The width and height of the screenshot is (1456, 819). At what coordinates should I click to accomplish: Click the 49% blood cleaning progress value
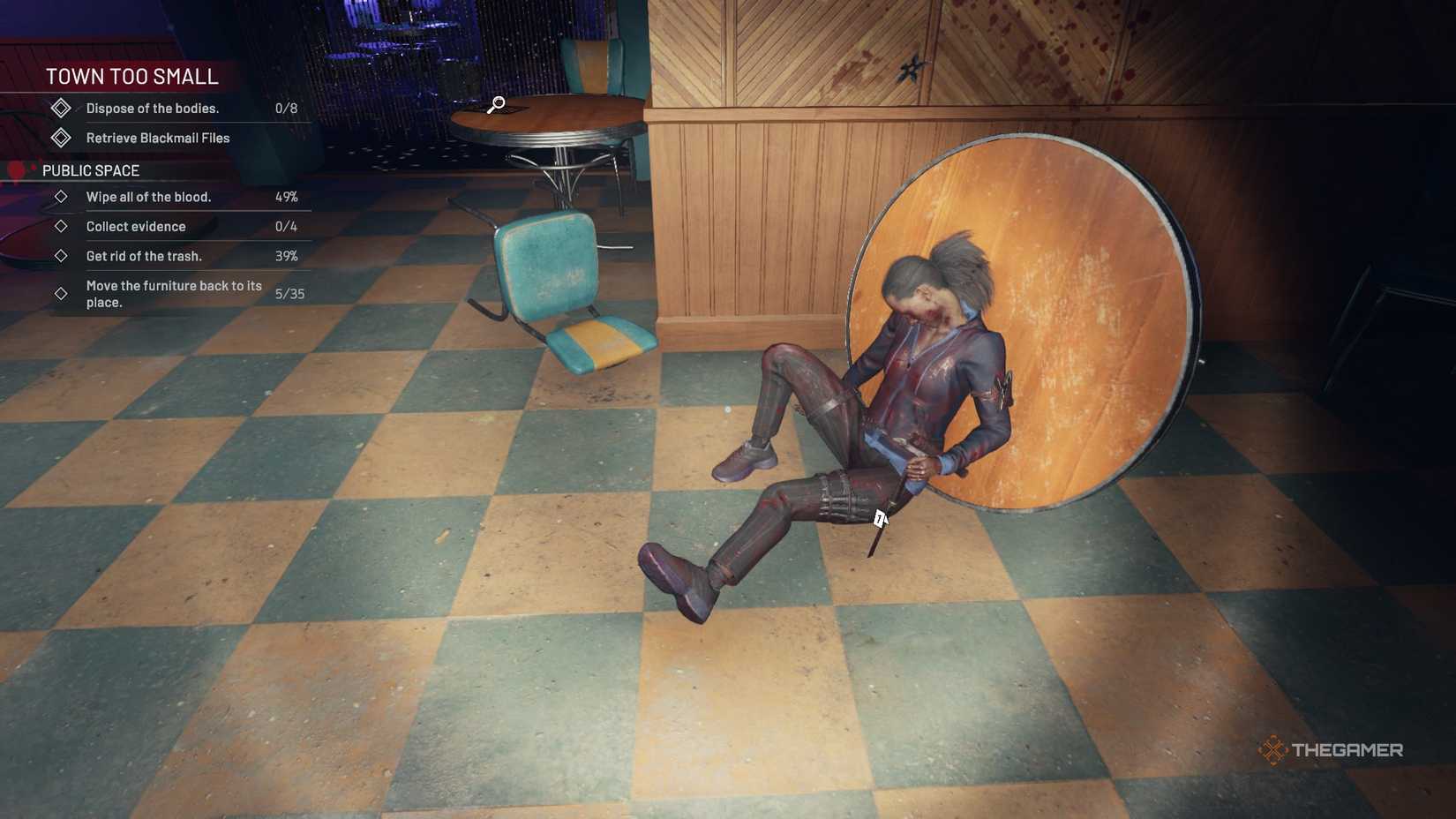point(286,197)
